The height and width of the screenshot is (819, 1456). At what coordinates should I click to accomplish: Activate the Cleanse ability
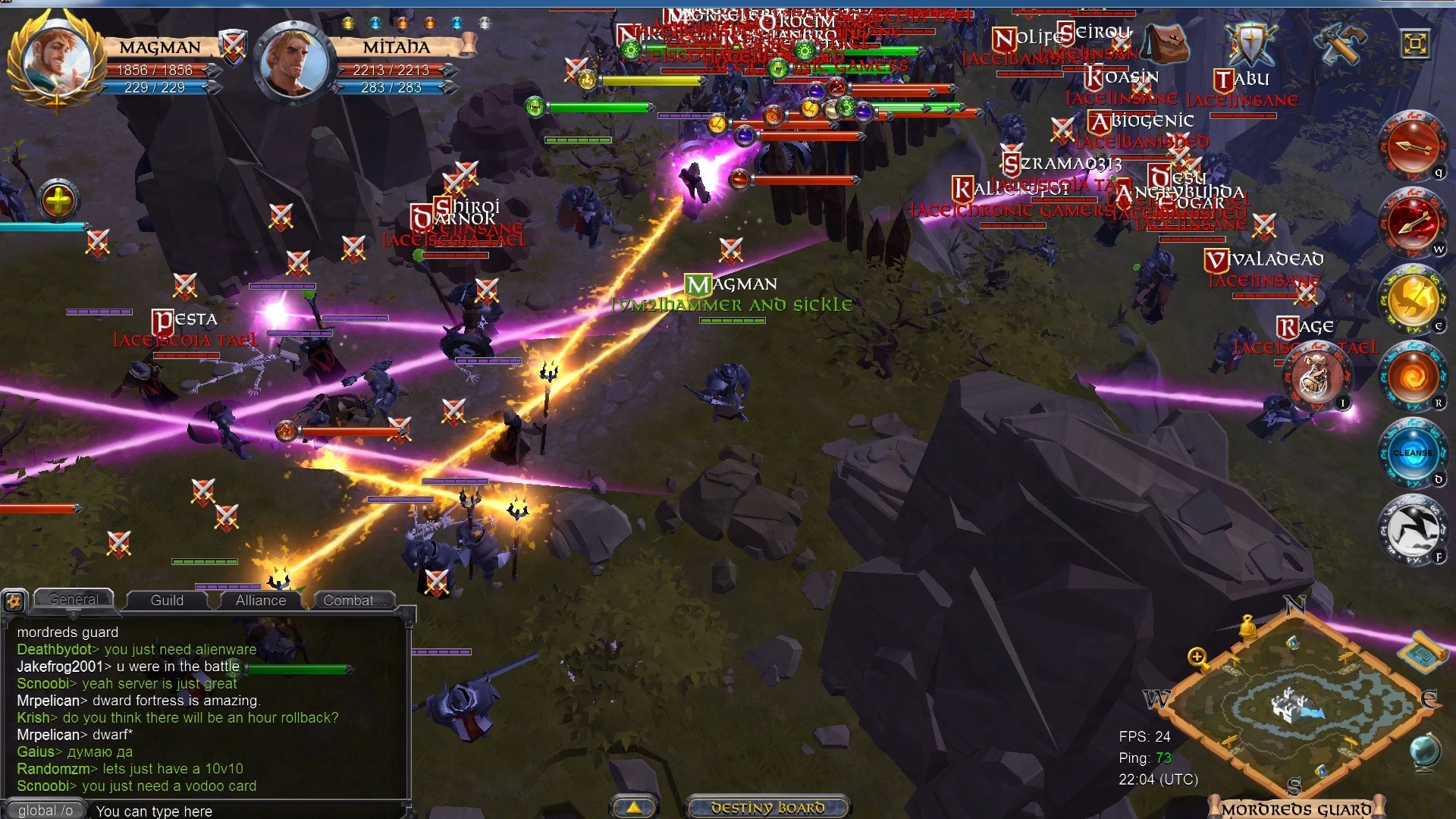point(1412,453)
